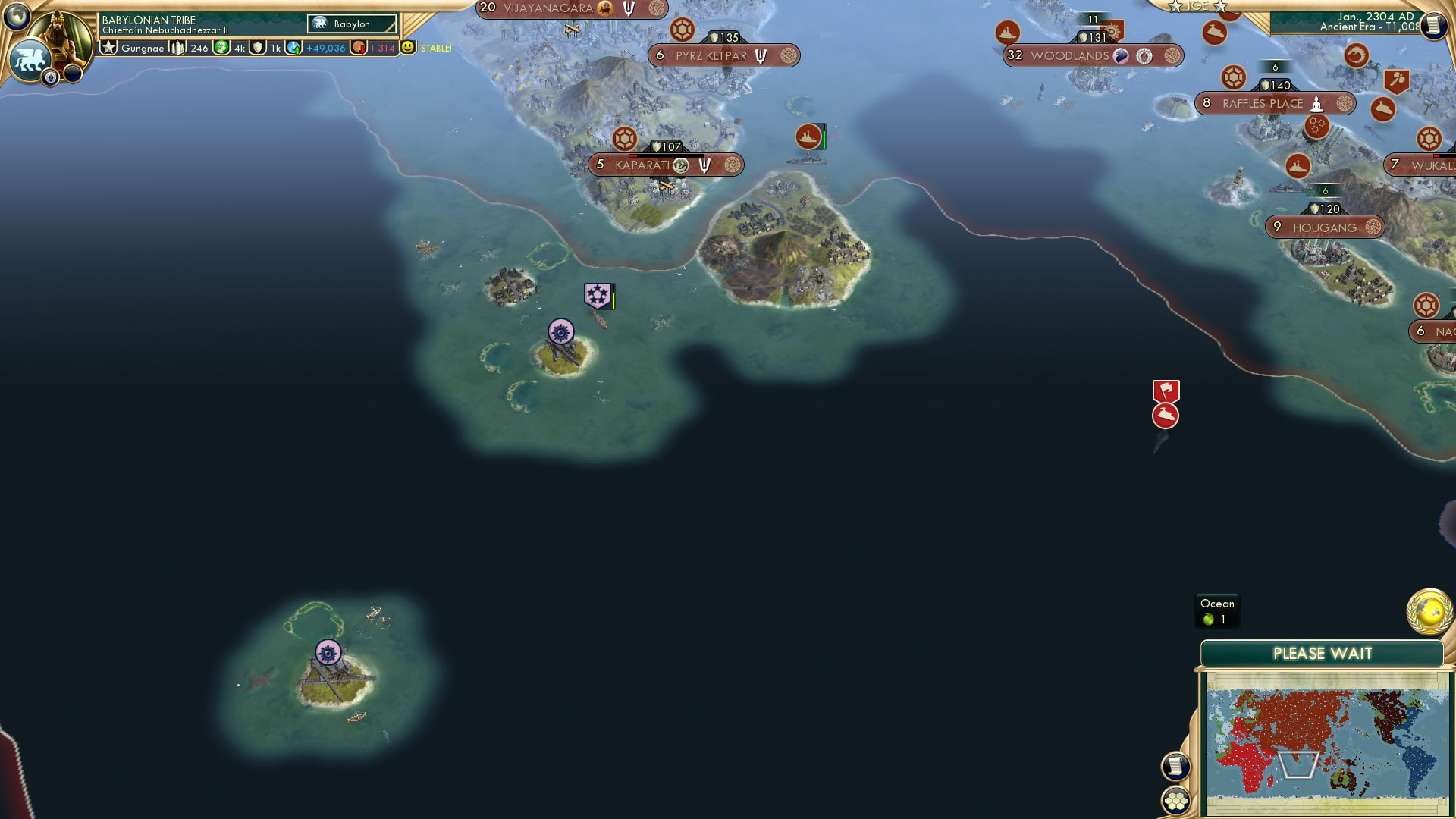Toggle the hex grid icon below the minimap scroll
1456x819 pixels.
(x=1175, y=802)
